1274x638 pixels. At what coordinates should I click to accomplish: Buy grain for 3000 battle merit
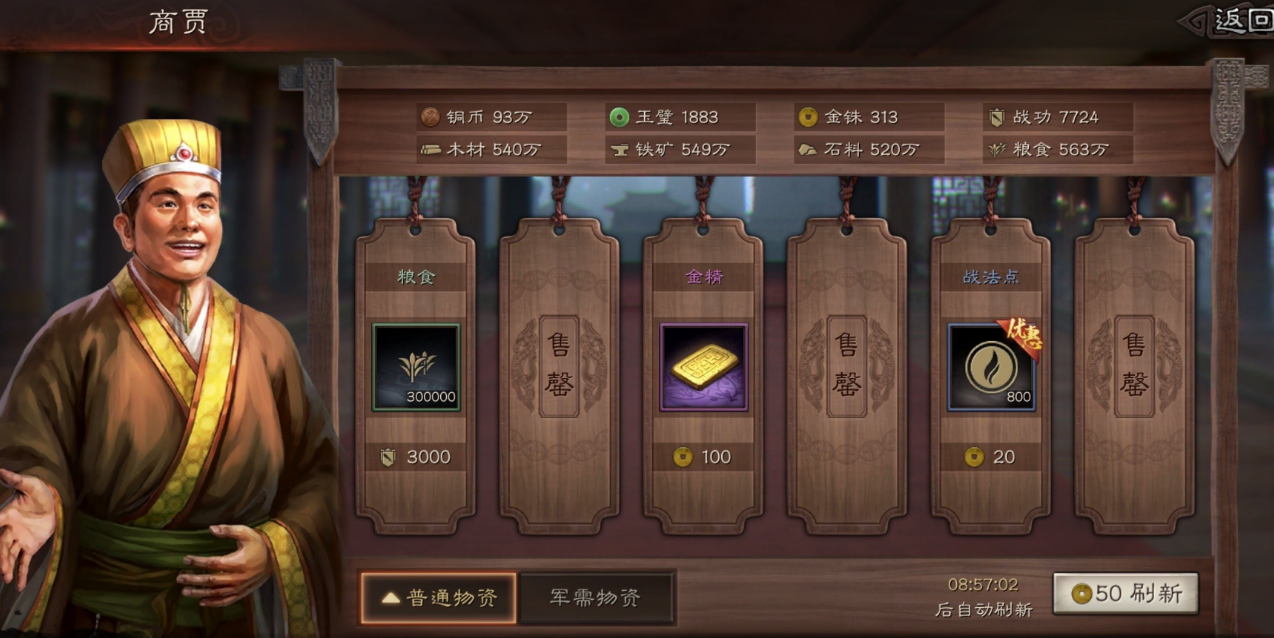tap(416, 457)
